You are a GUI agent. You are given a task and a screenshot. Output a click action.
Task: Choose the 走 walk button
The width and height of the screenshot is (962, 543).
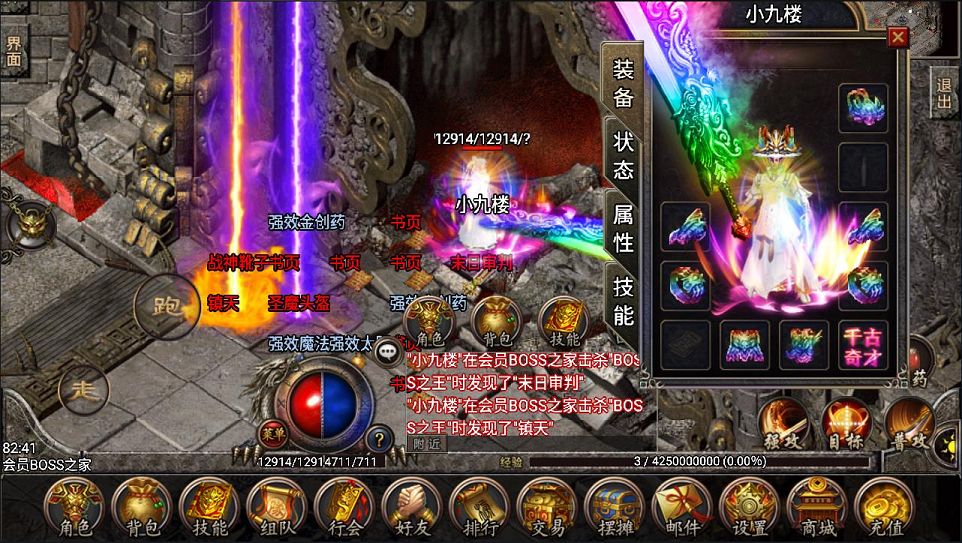coord(84,390)
